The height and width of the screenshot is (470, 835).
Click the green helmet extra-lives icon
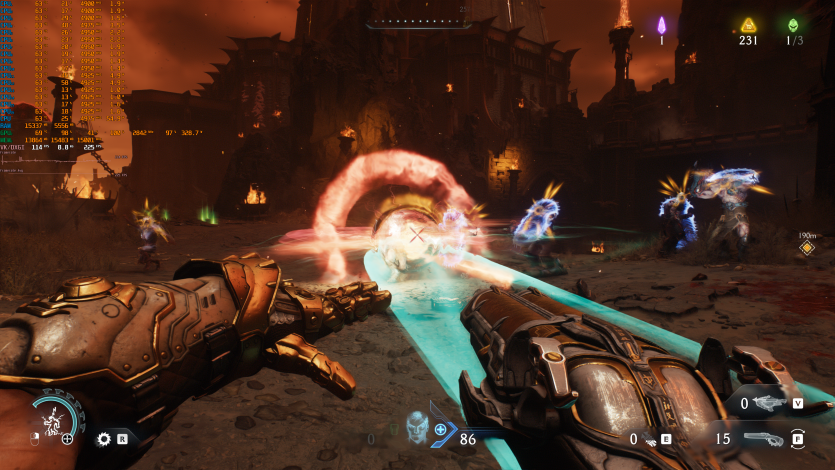click(x=794, y=24)
